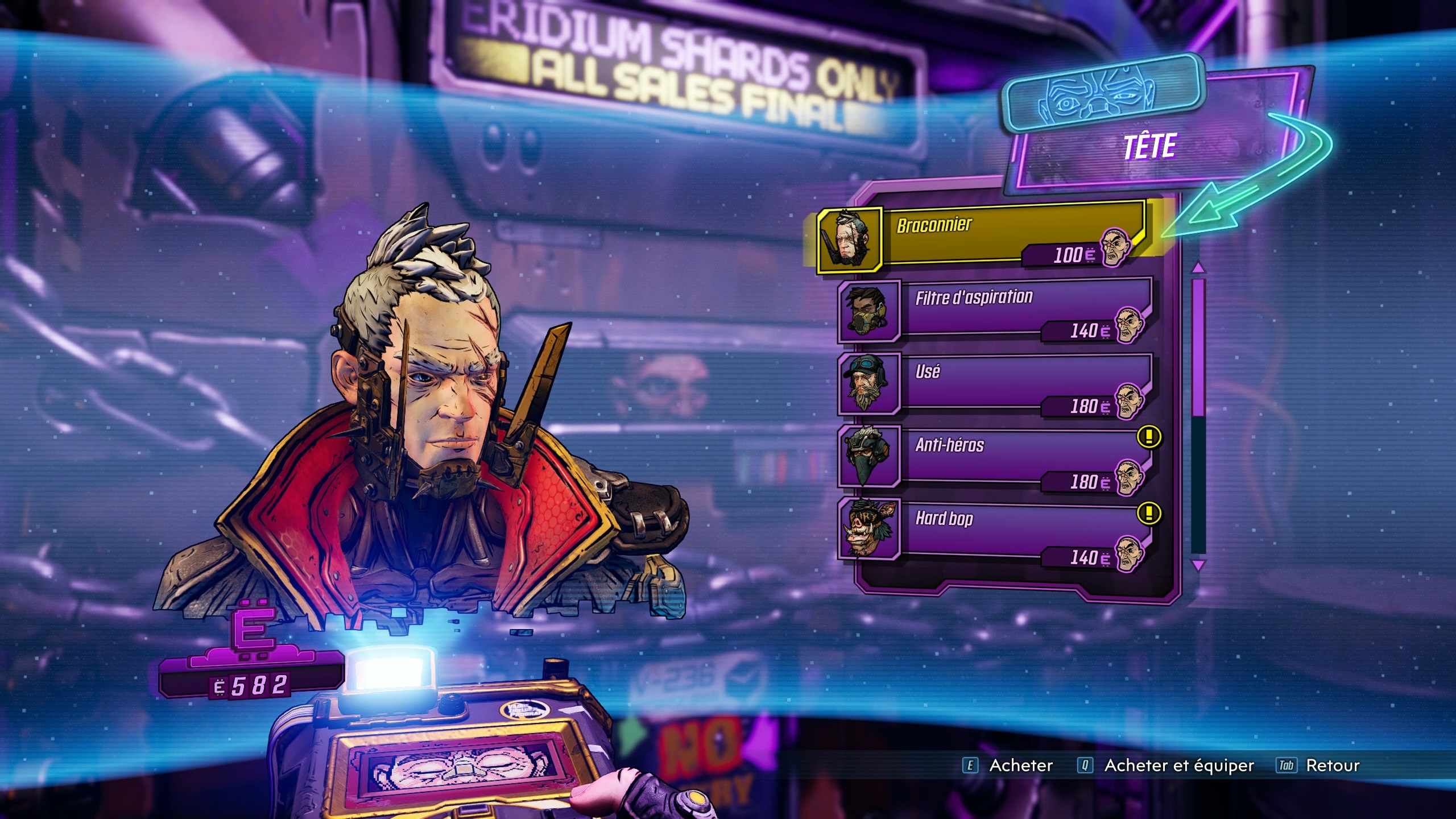Screen dimensions: 1456x819
Task: Buy the item with Acheter
Action: [x=1008, y=766]
